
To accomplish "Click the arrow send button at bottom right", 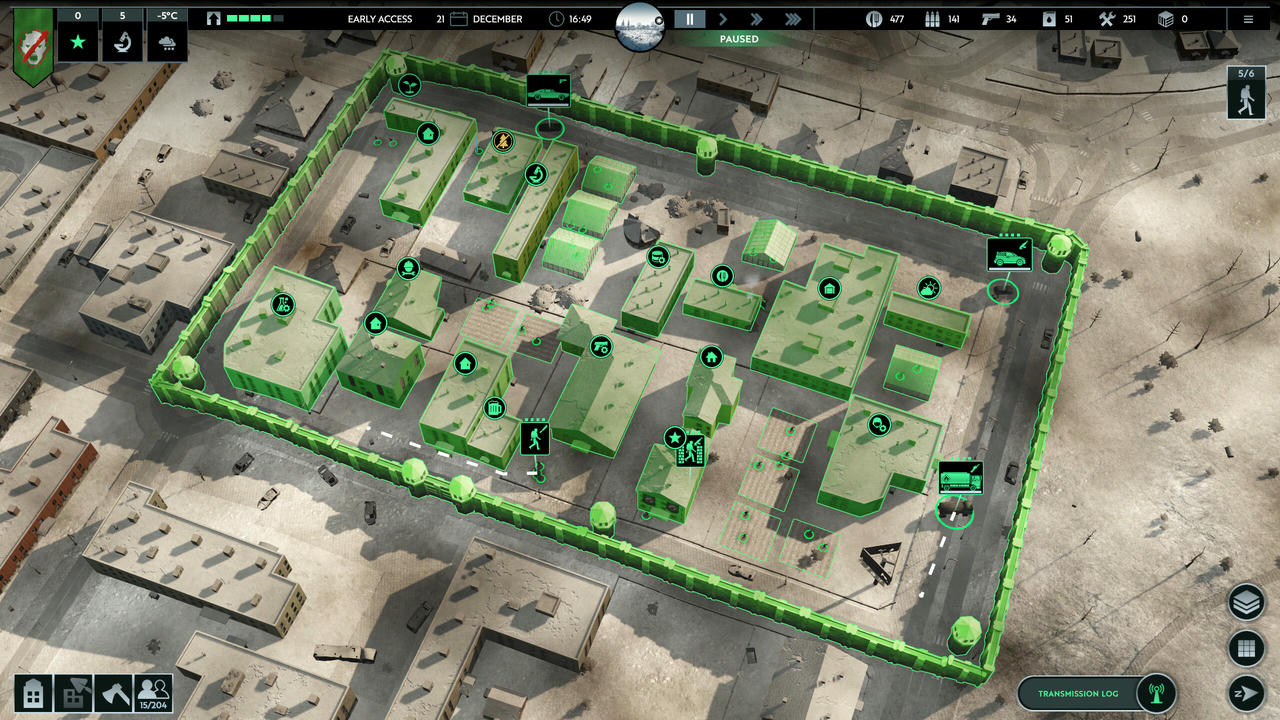I will [1245, 693].
